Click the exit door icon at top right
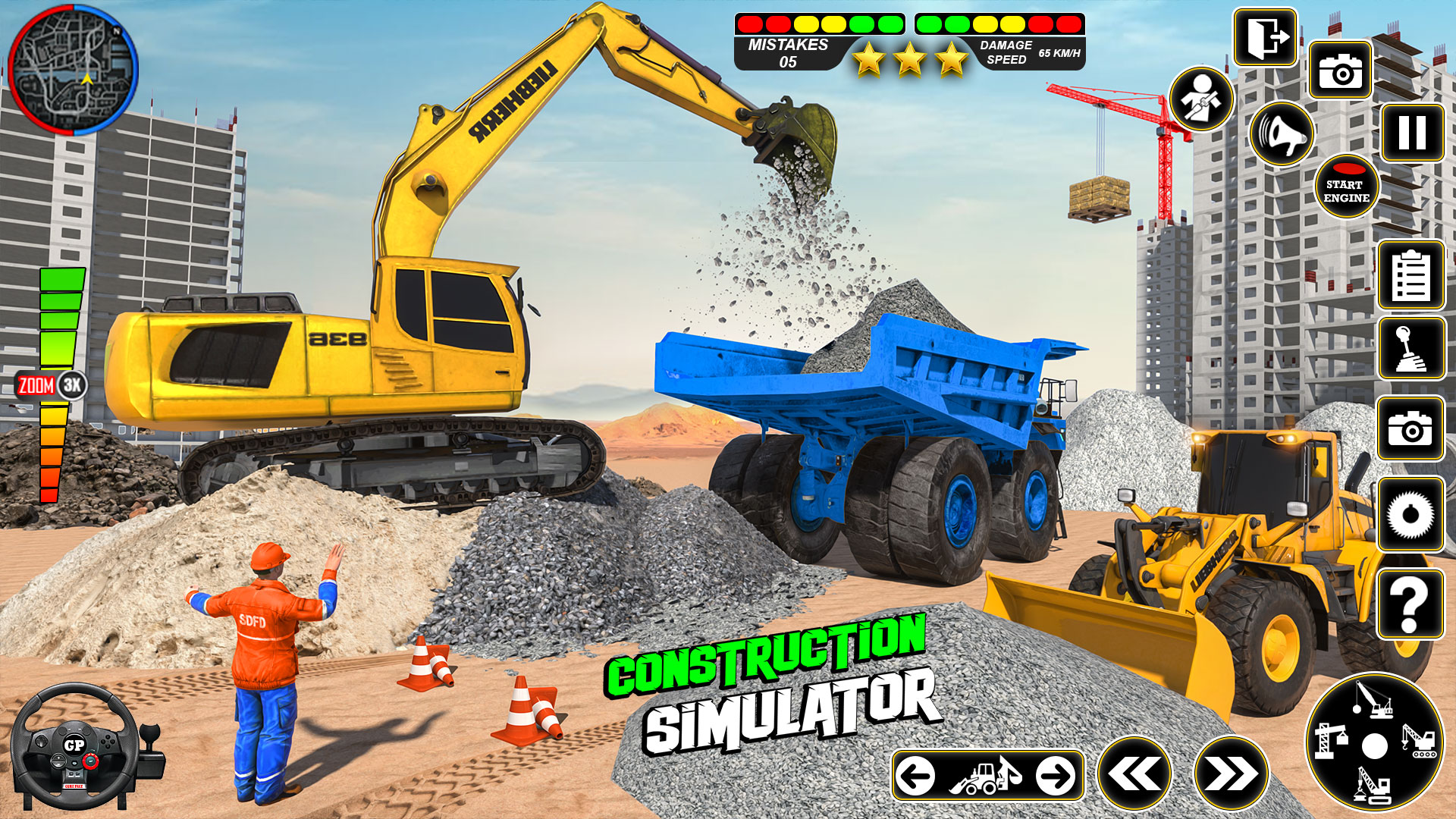This screenshot has width=1456, height=819. pyautogui.click(x=1265, y=38)
